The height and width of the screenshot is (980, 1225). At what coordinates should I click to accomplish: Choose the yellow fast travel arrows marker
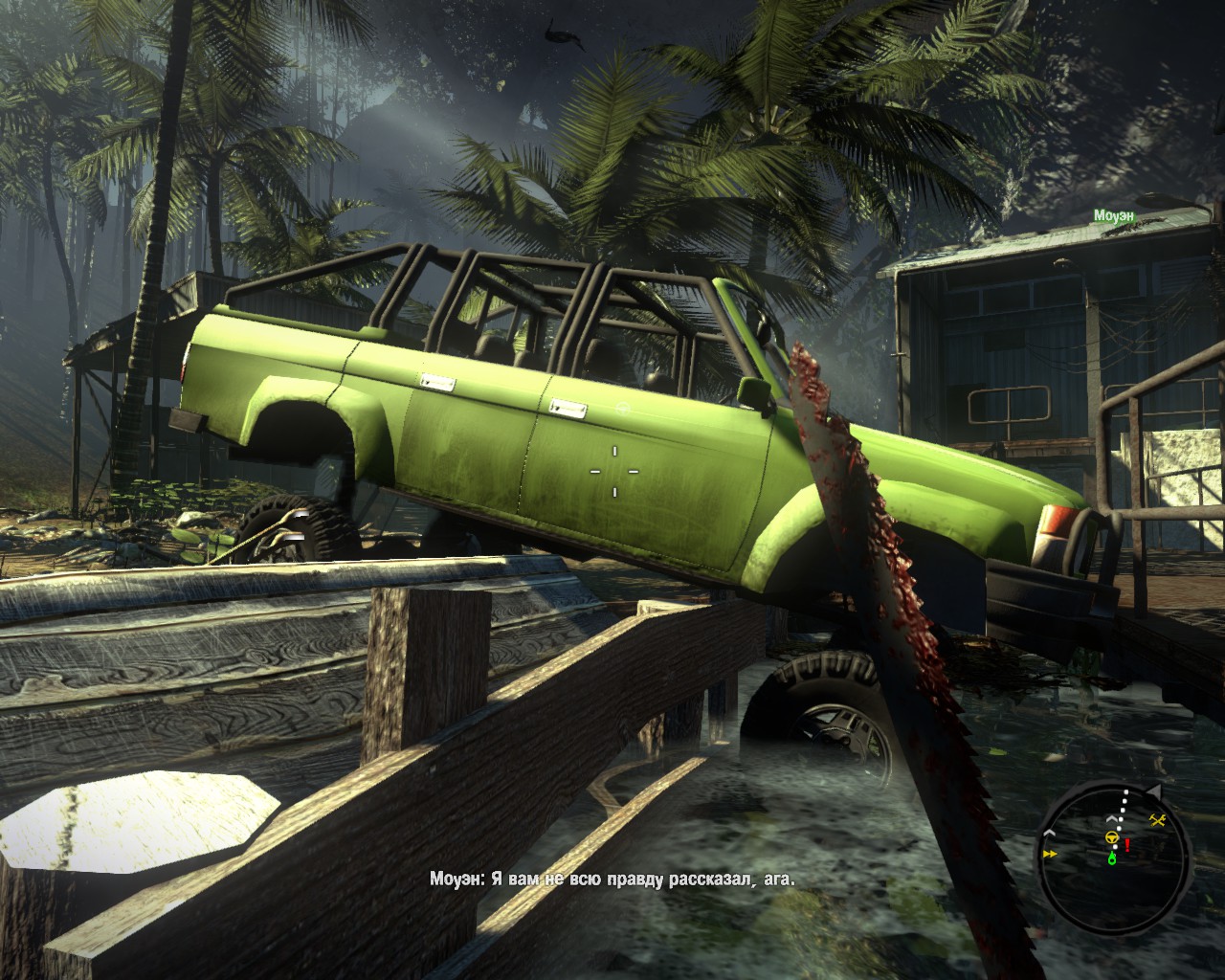pos(1051,853)
